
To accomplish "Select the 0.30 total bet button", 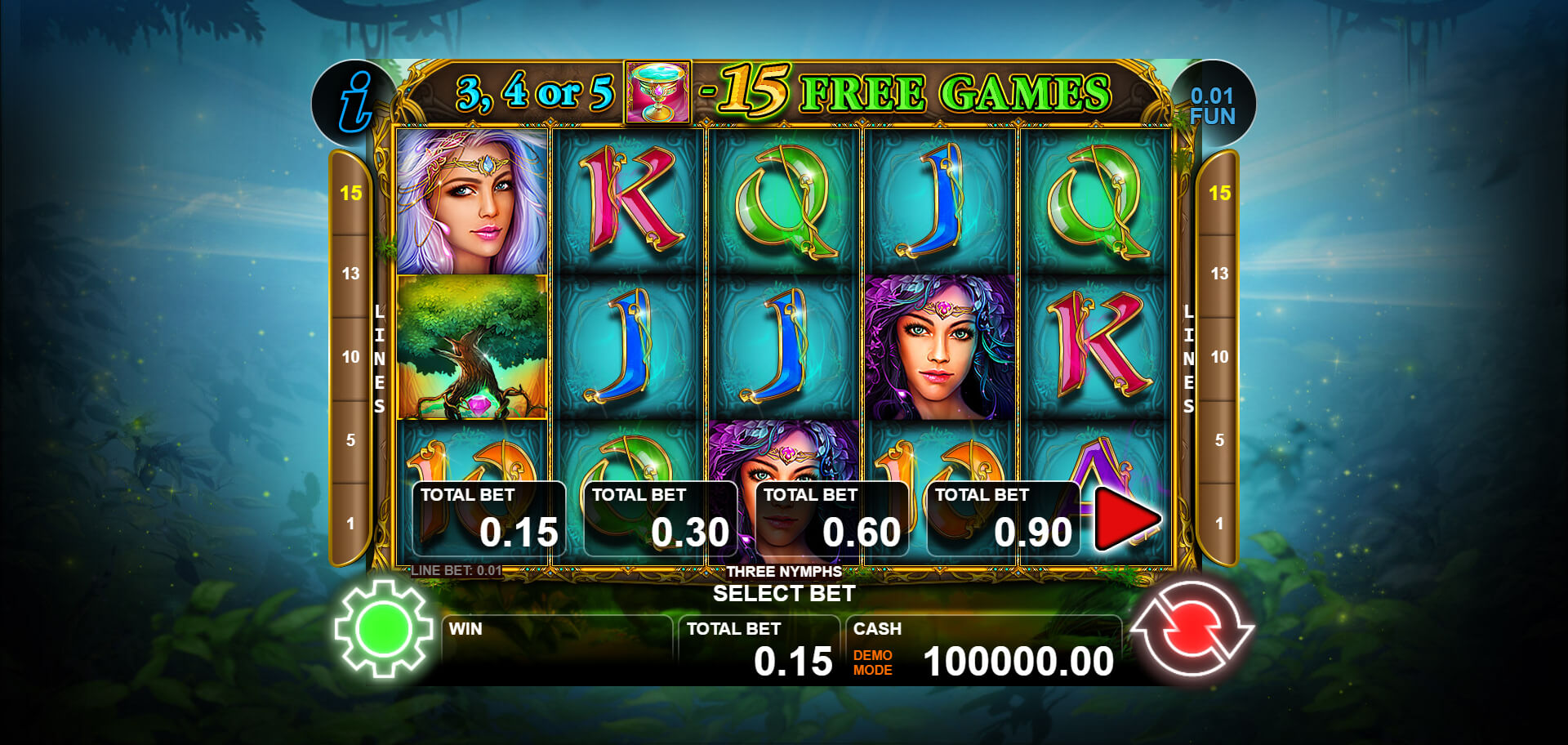I will point(660,520).
